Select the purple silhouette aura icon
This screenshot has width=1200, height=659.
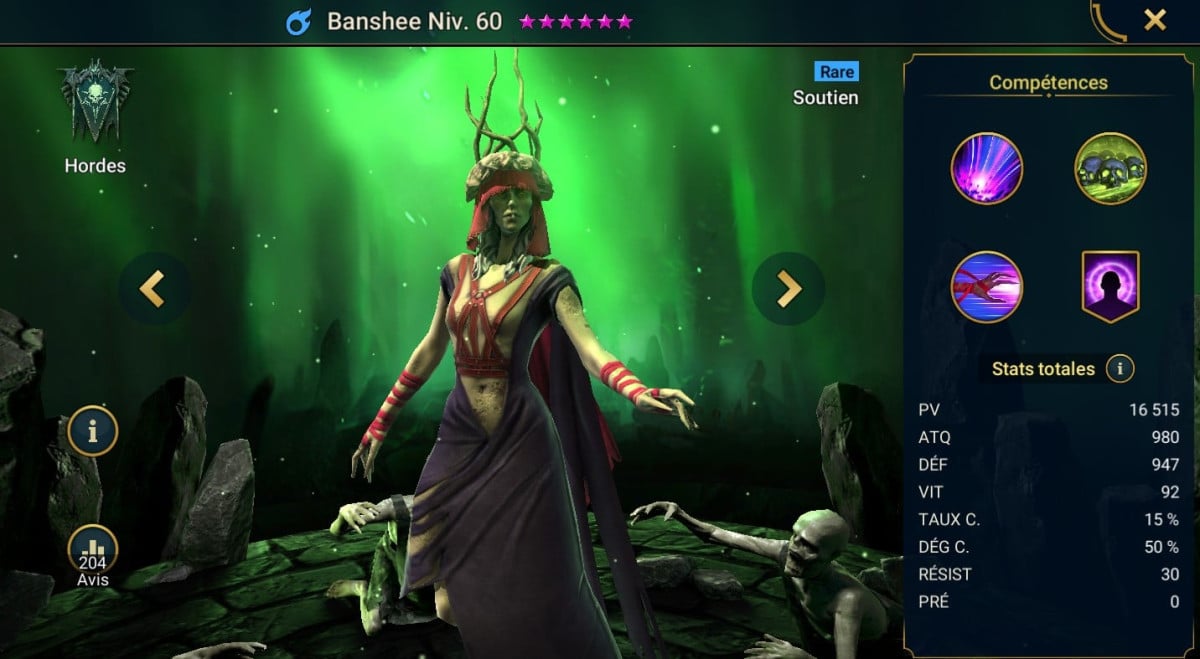tap(1110, 287)
